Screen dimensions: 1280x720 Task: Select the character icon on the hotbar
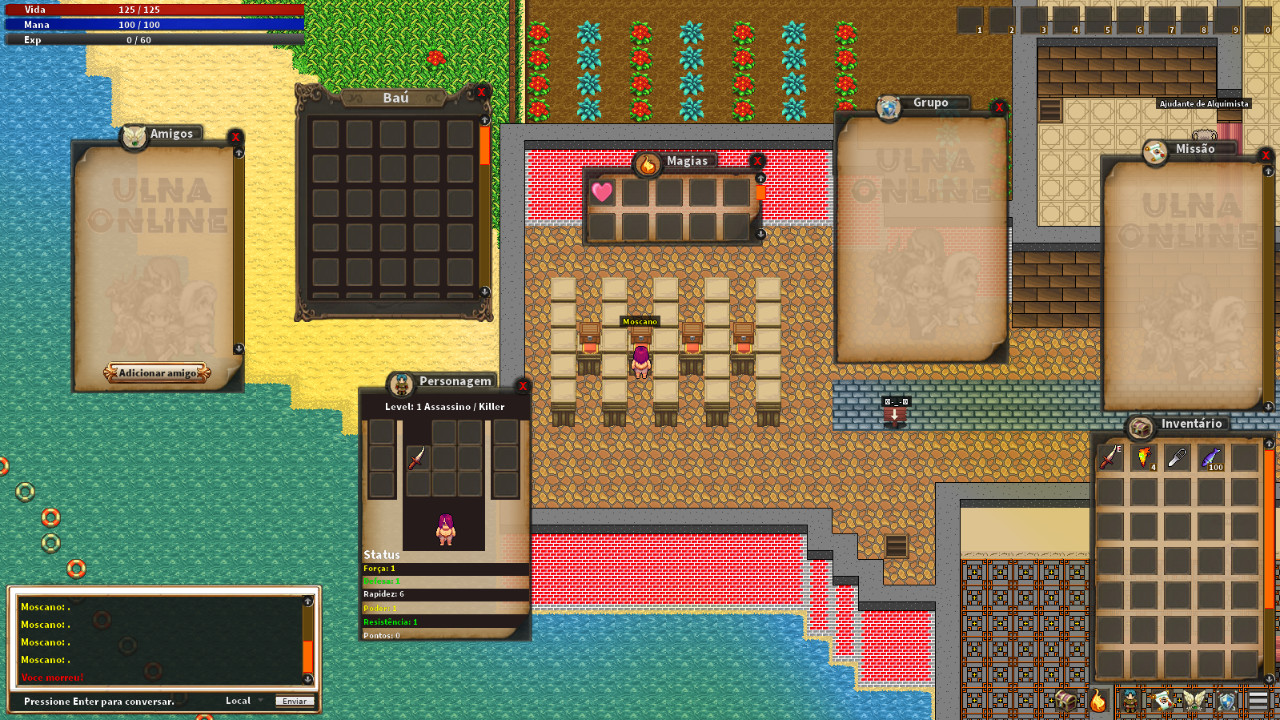point(1128,698)
